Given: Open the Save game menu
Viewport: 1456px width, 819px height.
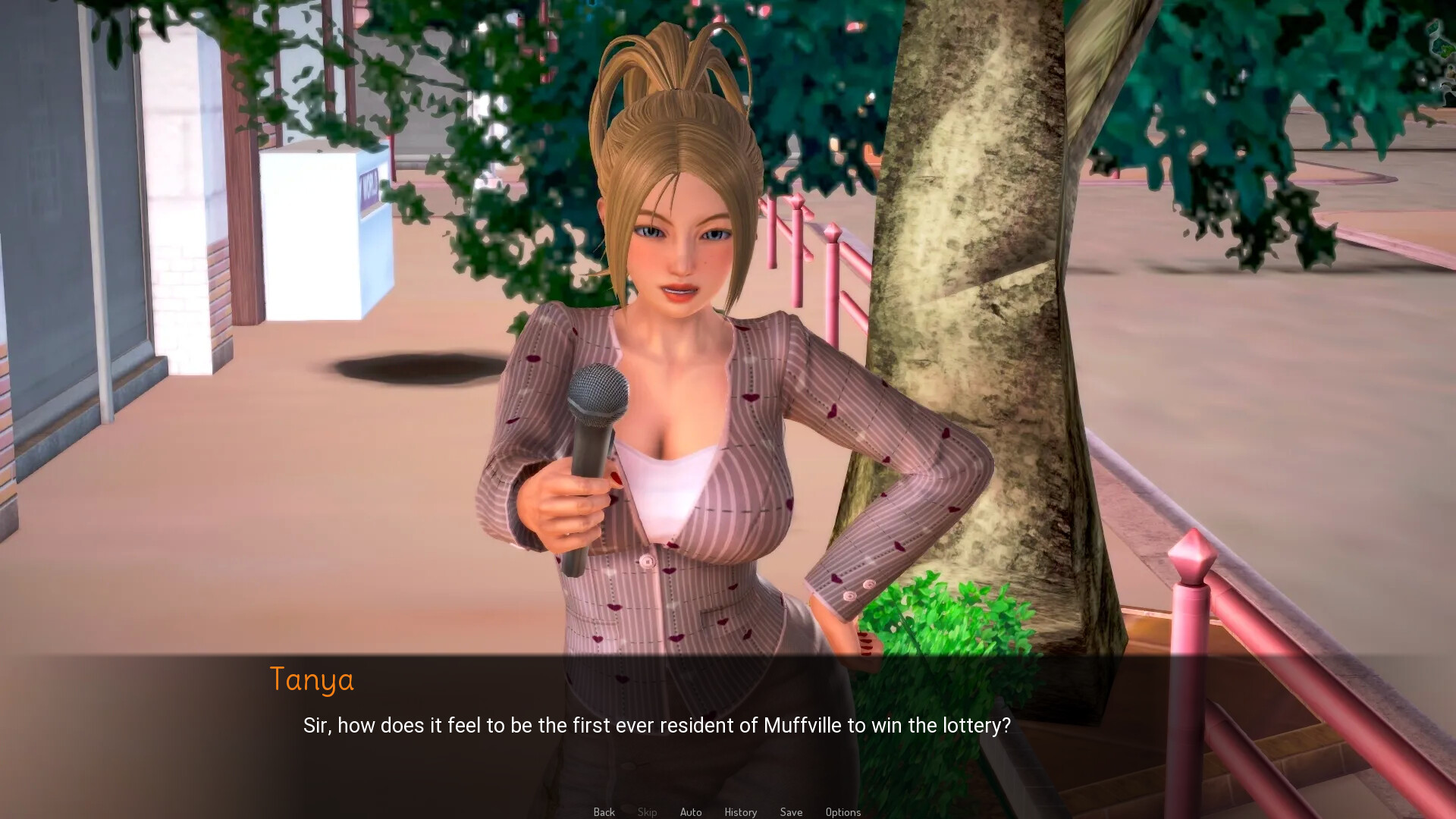Looking at the screenshot, I should [791, 811].
